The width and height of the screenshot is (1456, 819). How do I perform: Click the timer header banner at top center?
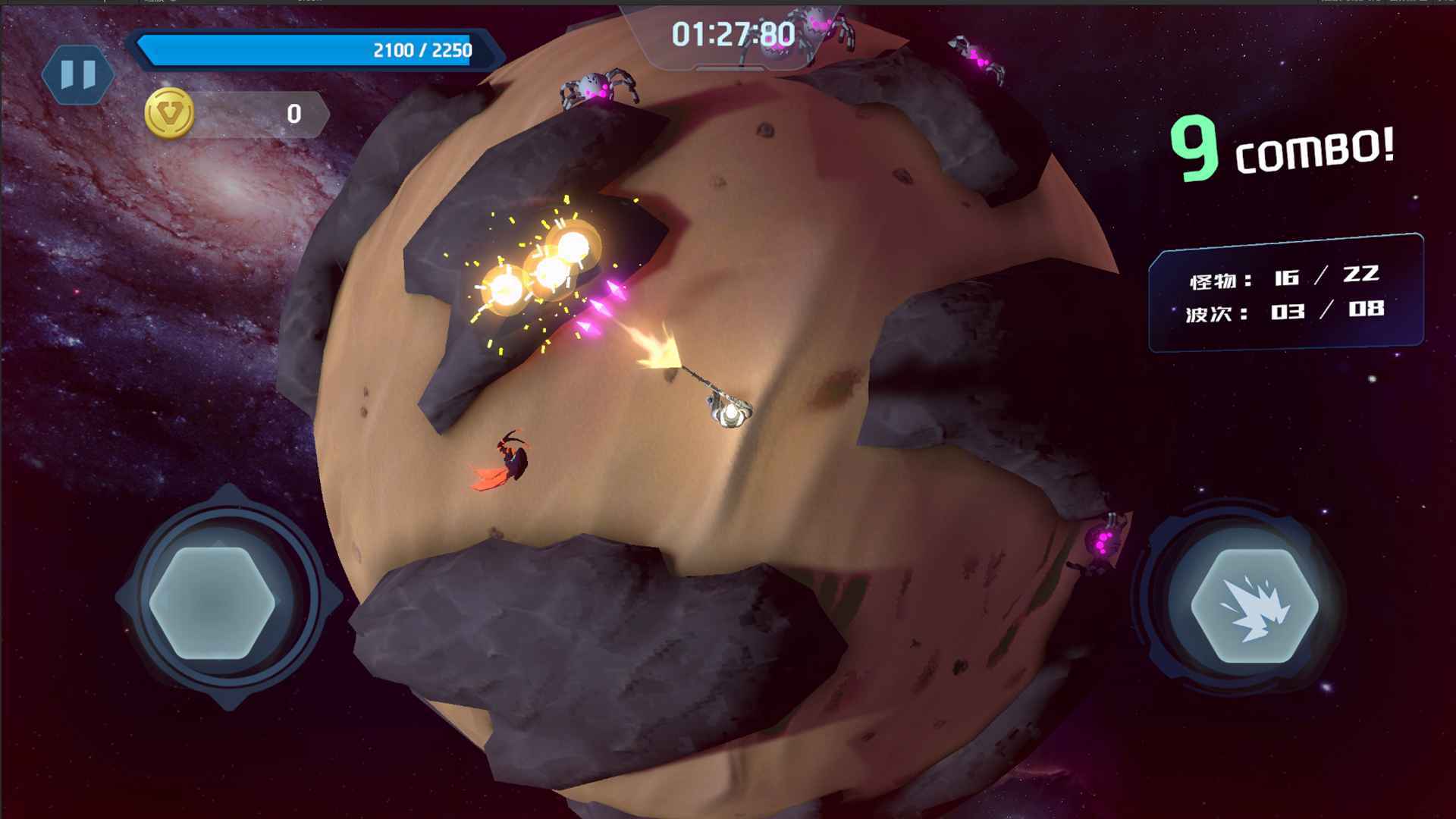[726, 33]
